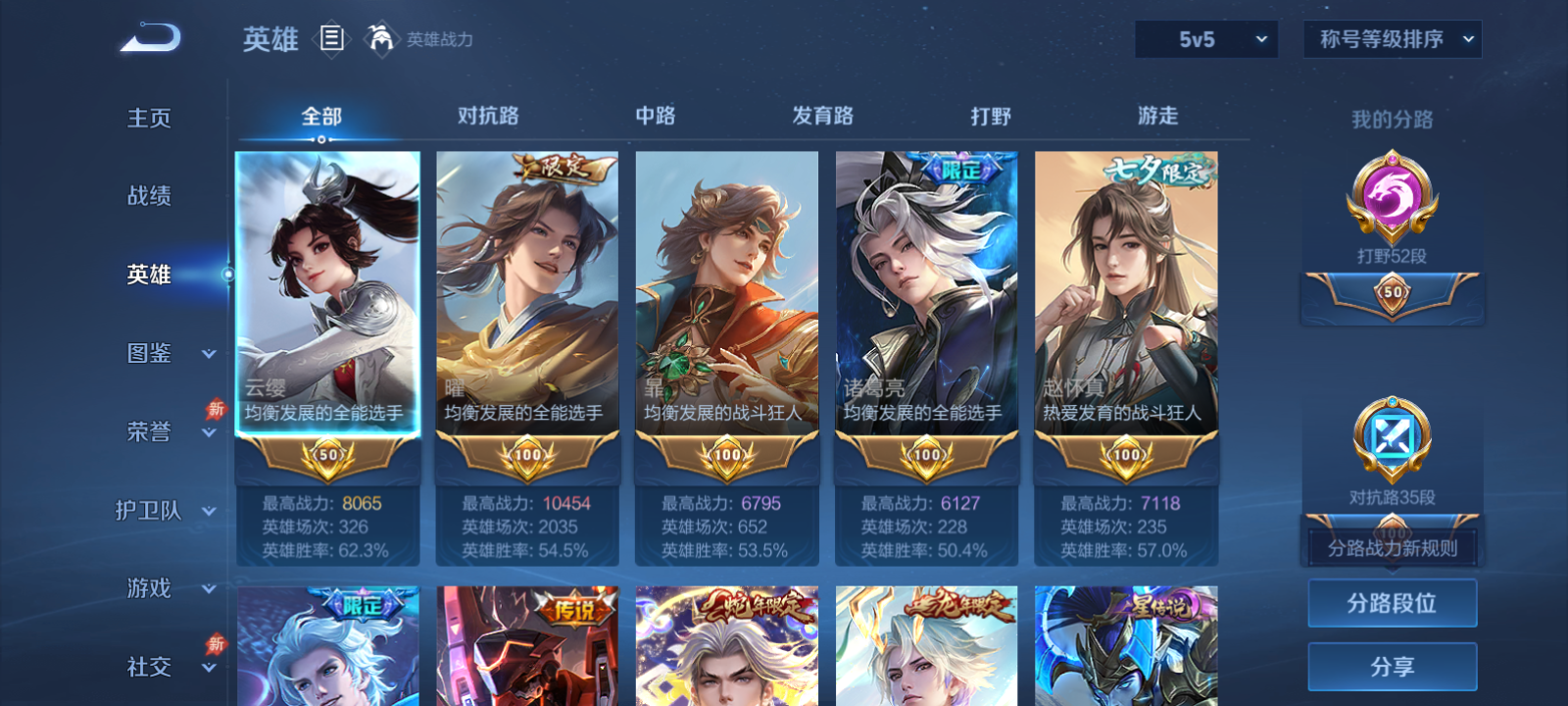Open the 5v5 mode dropdown

tap(1206, 39)
